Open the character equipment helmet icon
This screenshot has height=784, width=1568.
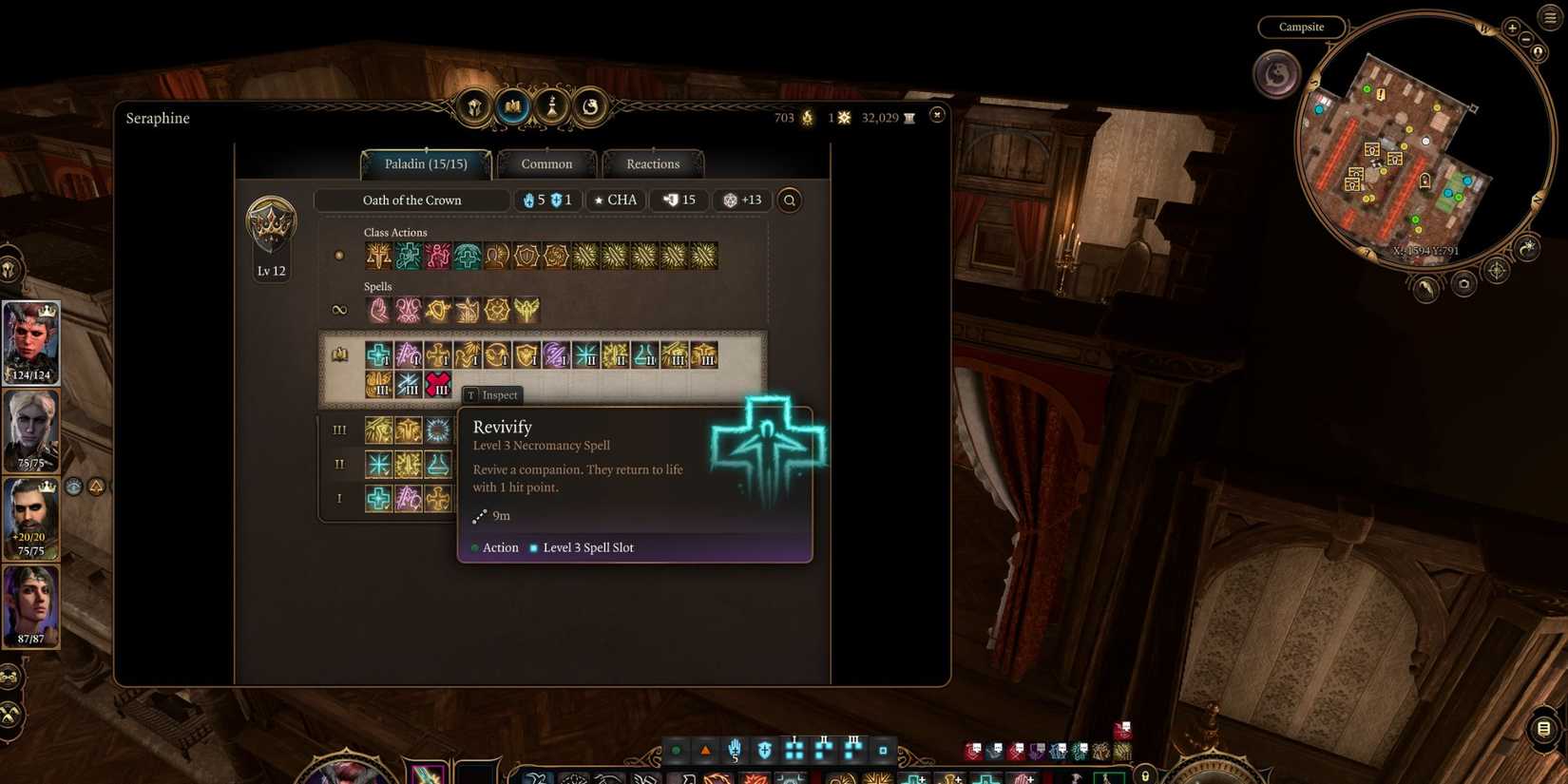(x=472, y=105)
